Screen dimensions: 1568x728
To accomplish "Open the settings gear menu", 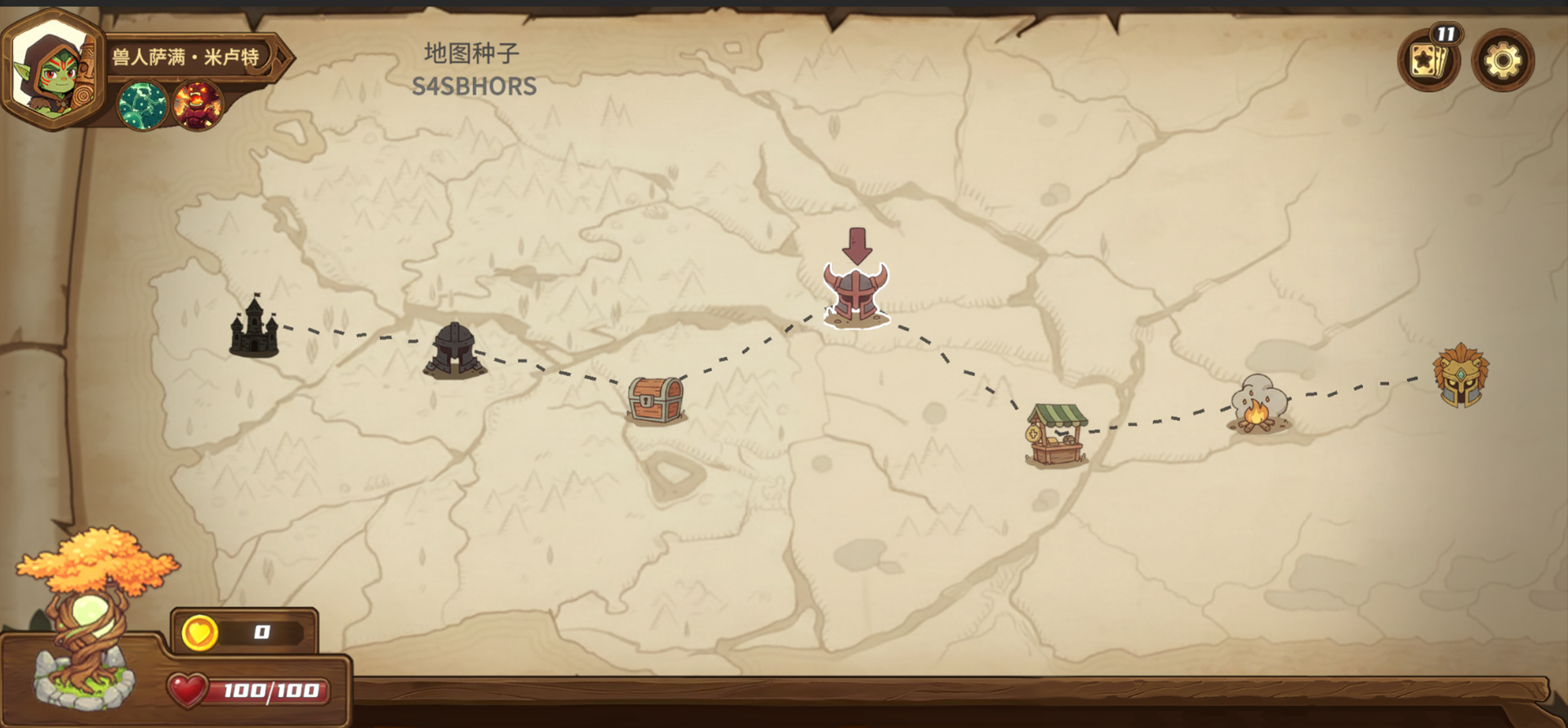I will (x=1501, y=59).
